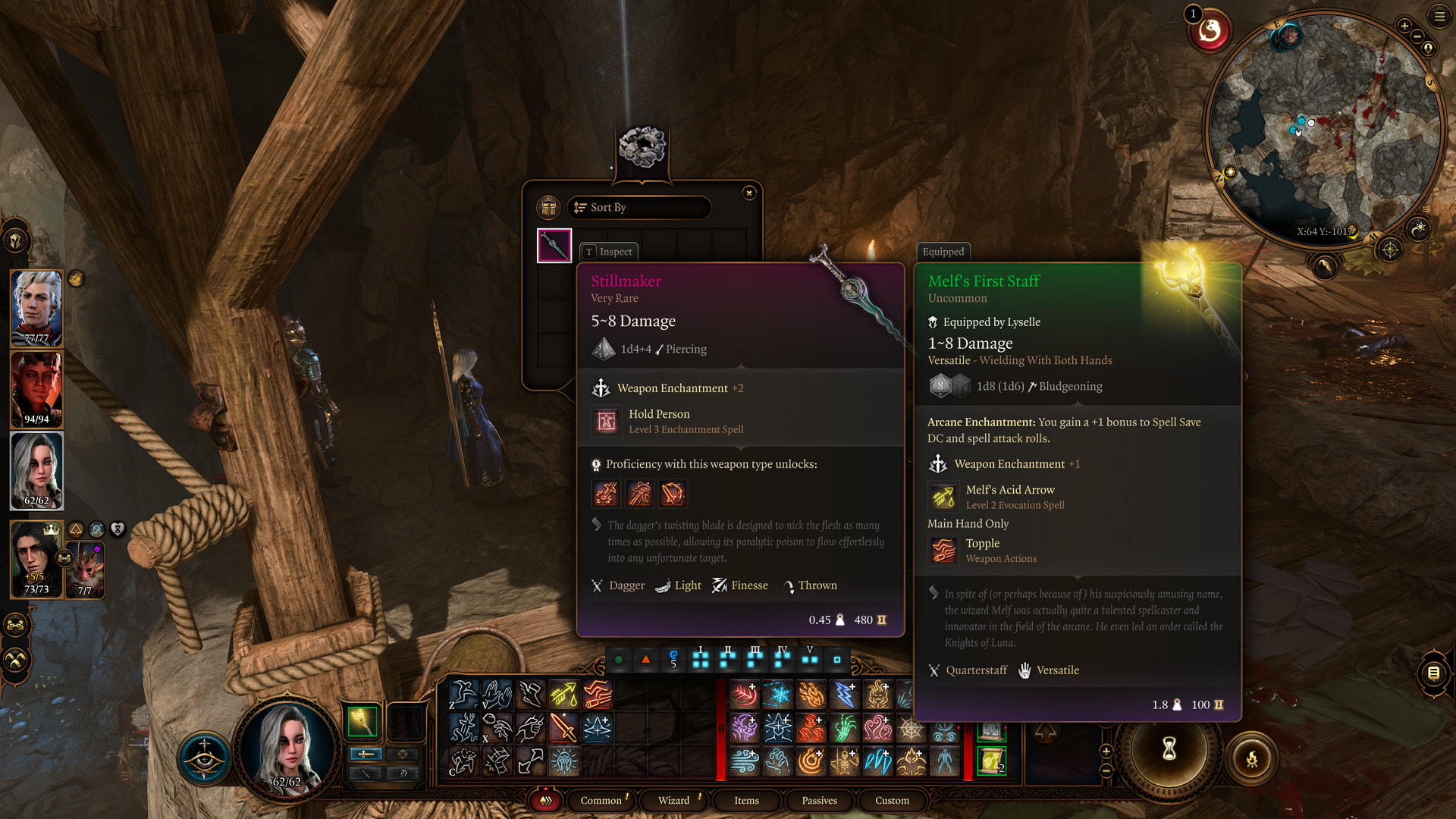Show the Passives hotbar tab
The image size is (1456, 819).
(x=819, y=800)
